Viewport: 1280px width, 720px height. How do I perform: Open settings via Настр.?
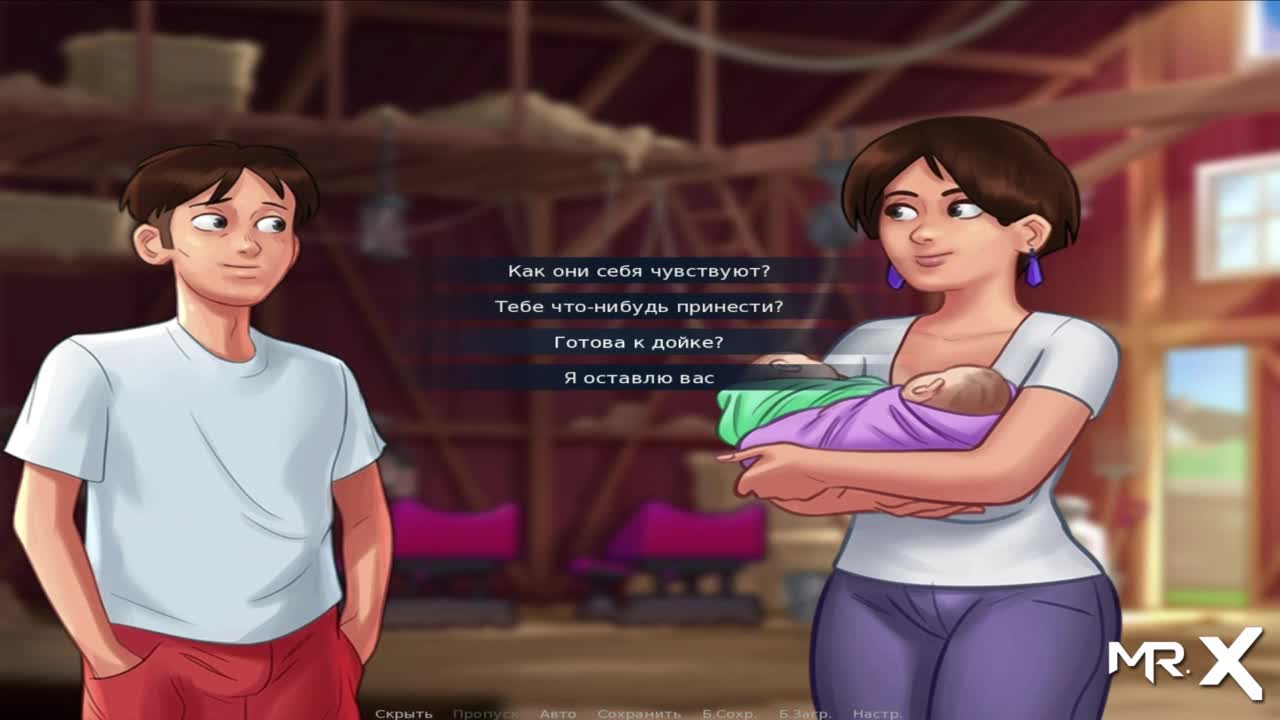(x=878, y=713)
